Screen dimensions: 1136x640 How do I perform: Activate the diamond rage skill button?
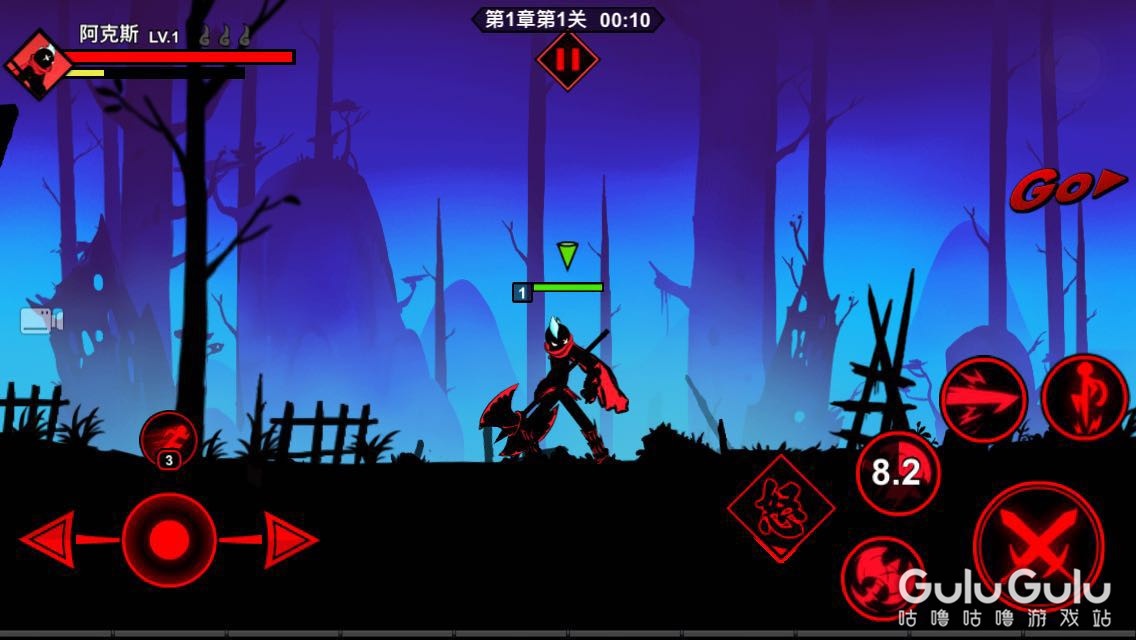click(x=781, y=508)
